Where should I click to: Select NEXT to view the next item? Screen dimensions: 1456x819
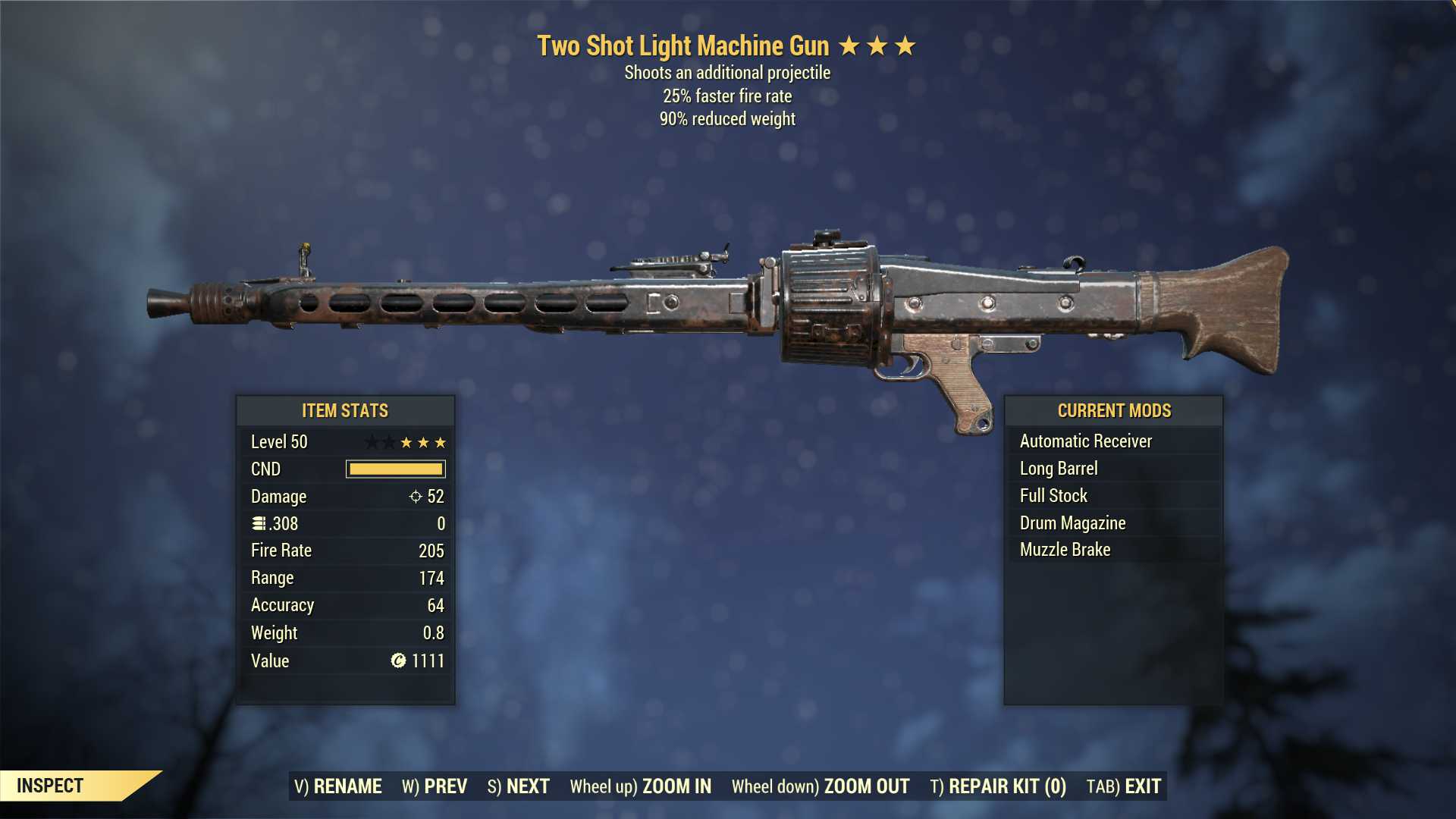click(x=529, y=786)
